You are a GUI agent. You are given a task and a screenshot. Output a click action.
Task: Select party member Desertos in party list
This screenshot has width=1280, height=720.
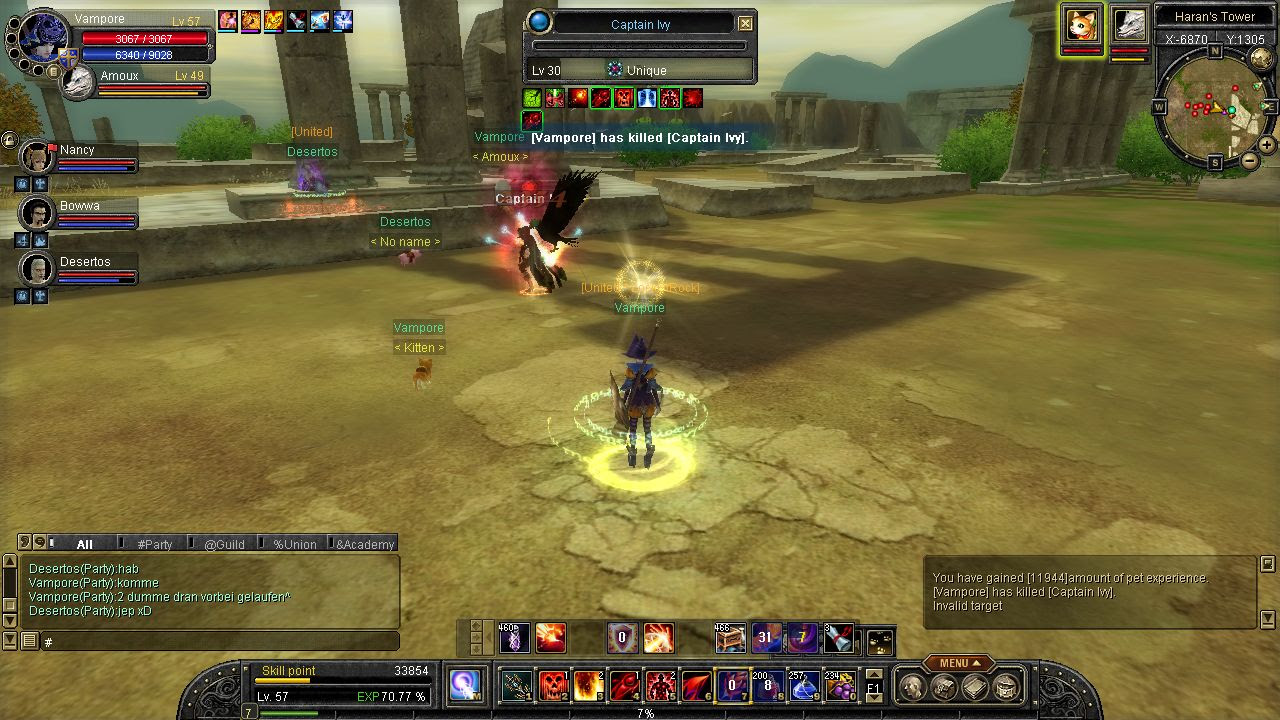(x=37, y=269)
